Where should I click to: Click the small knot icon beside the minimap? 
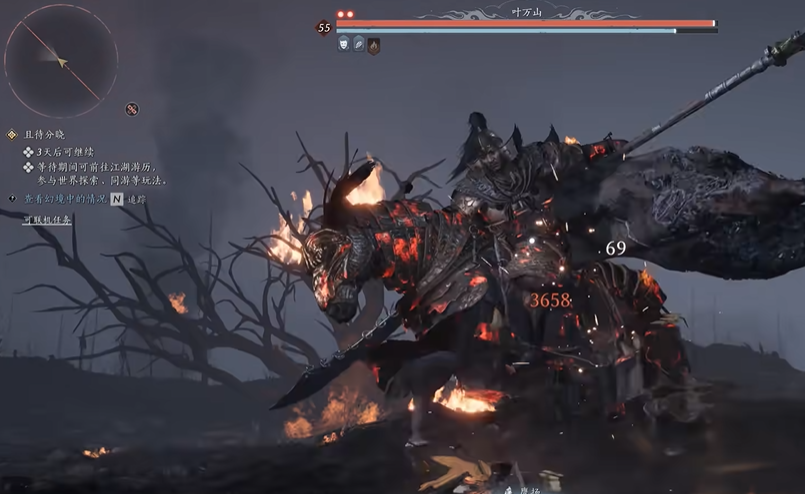(x=132, y=109)
